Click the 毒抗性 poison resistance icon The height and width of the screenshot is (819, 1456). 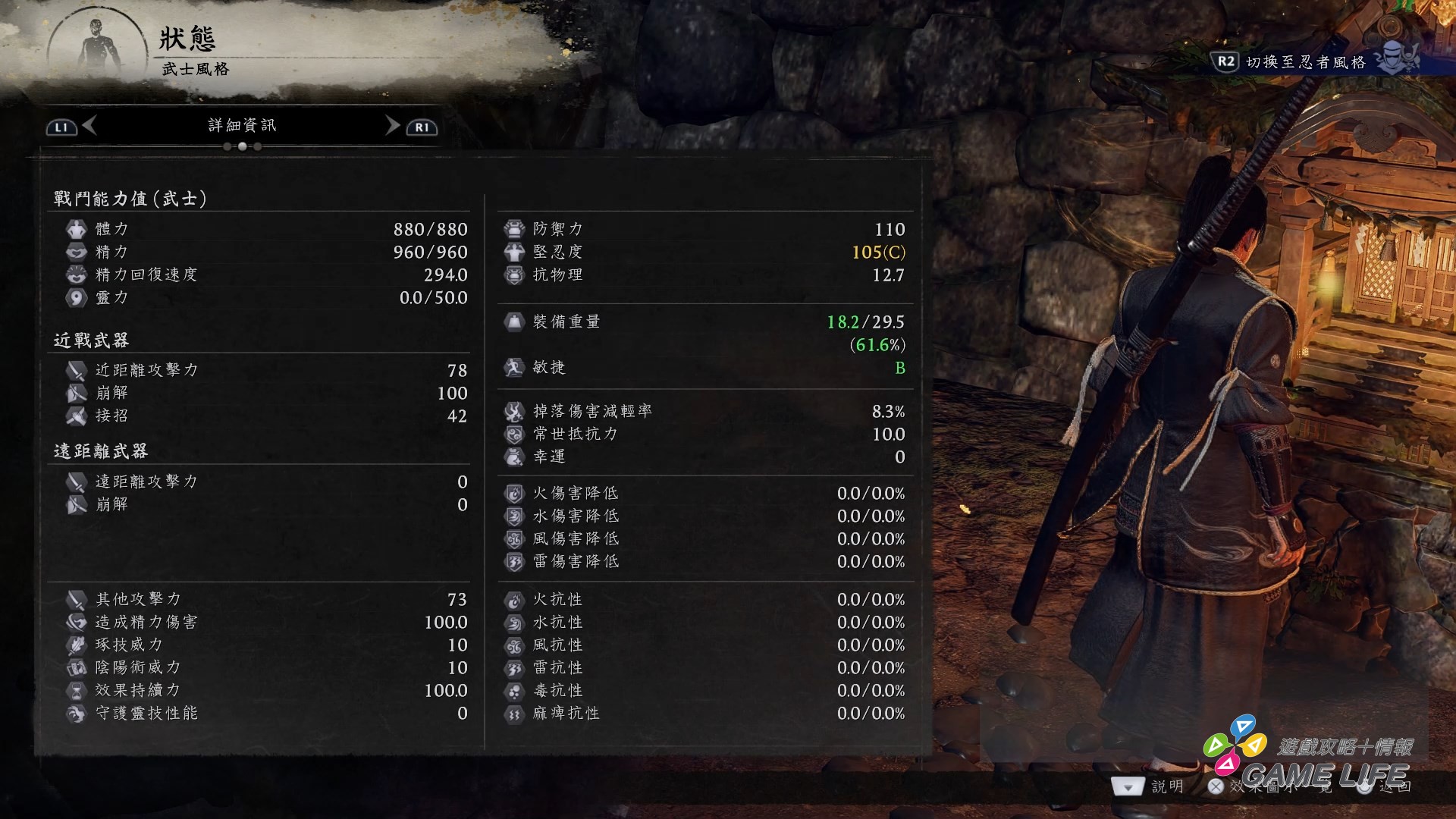(514, 690)
